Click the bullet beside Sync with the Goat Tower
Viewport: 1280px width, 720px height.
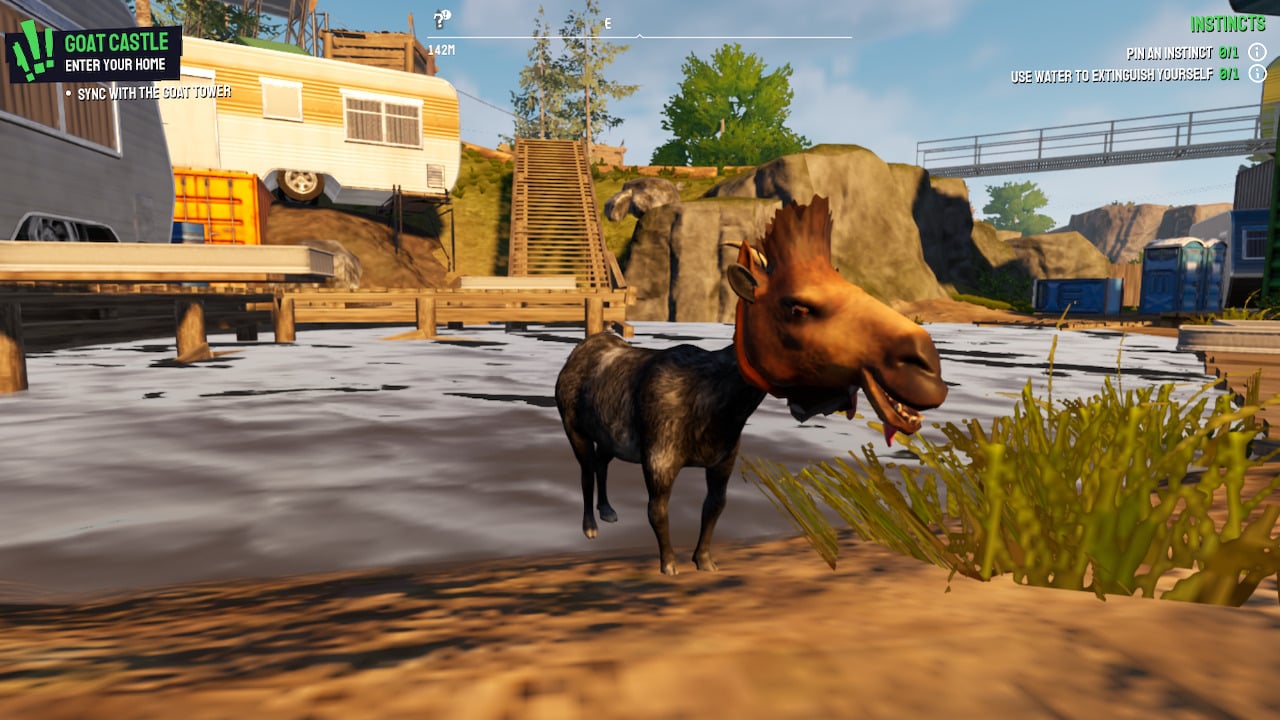pos(67,91)
